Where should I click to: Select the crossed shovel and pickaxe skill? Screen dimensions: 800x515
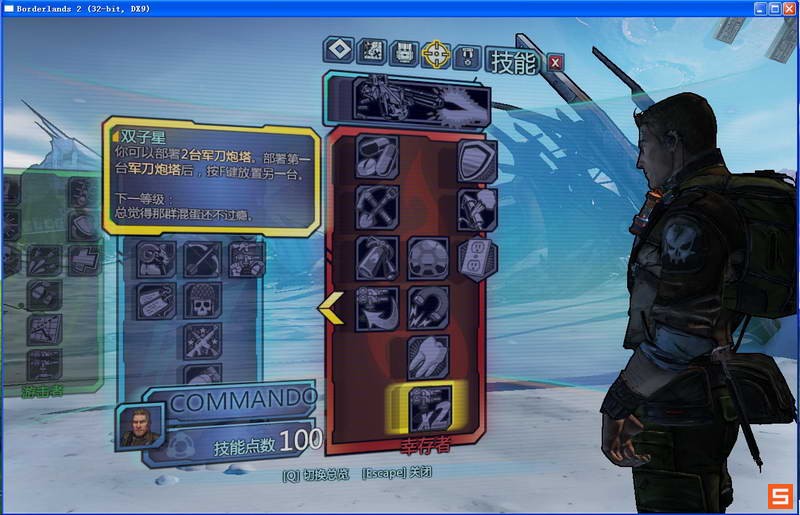(377, 207)
